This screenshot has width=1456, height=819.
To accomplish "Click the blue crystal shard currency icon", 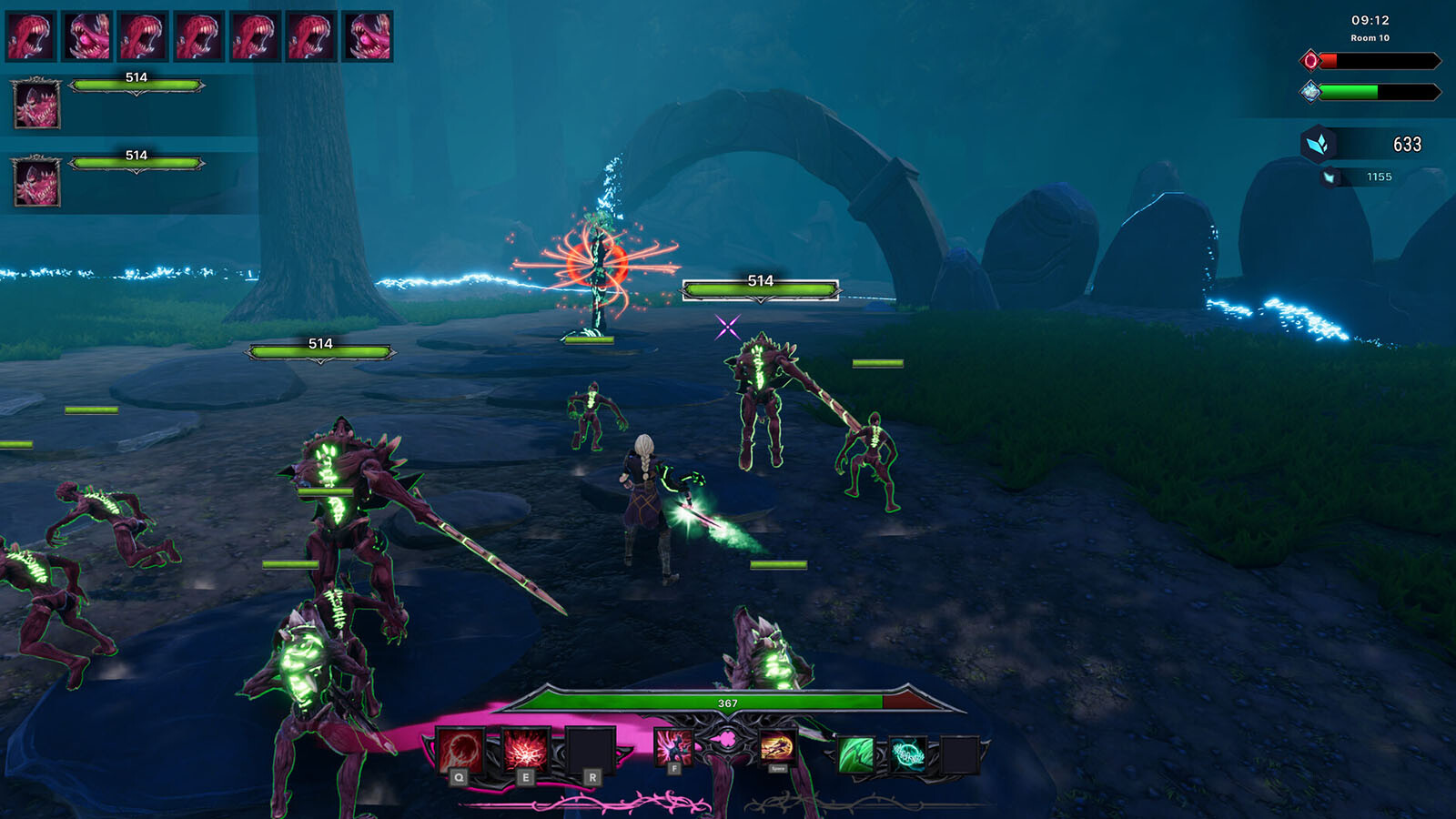I will coord(1318,144).
